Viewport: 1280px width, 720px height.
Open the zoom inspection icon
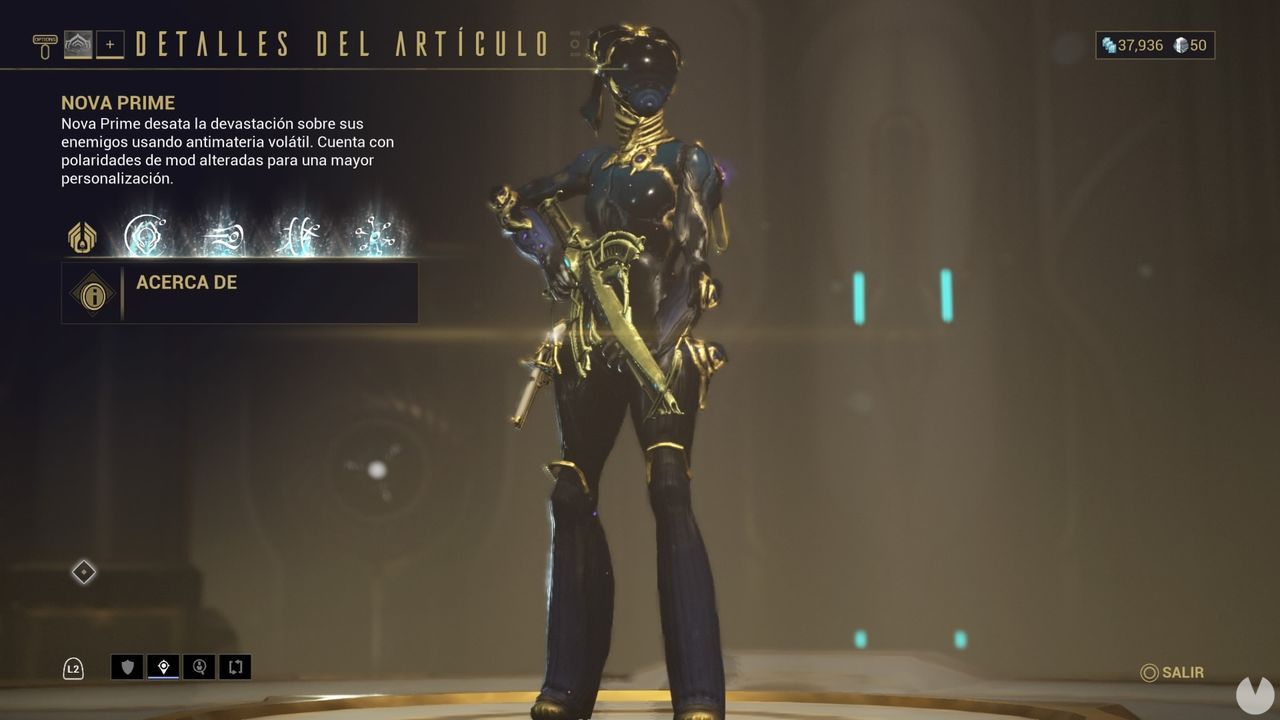coord(197,667)
